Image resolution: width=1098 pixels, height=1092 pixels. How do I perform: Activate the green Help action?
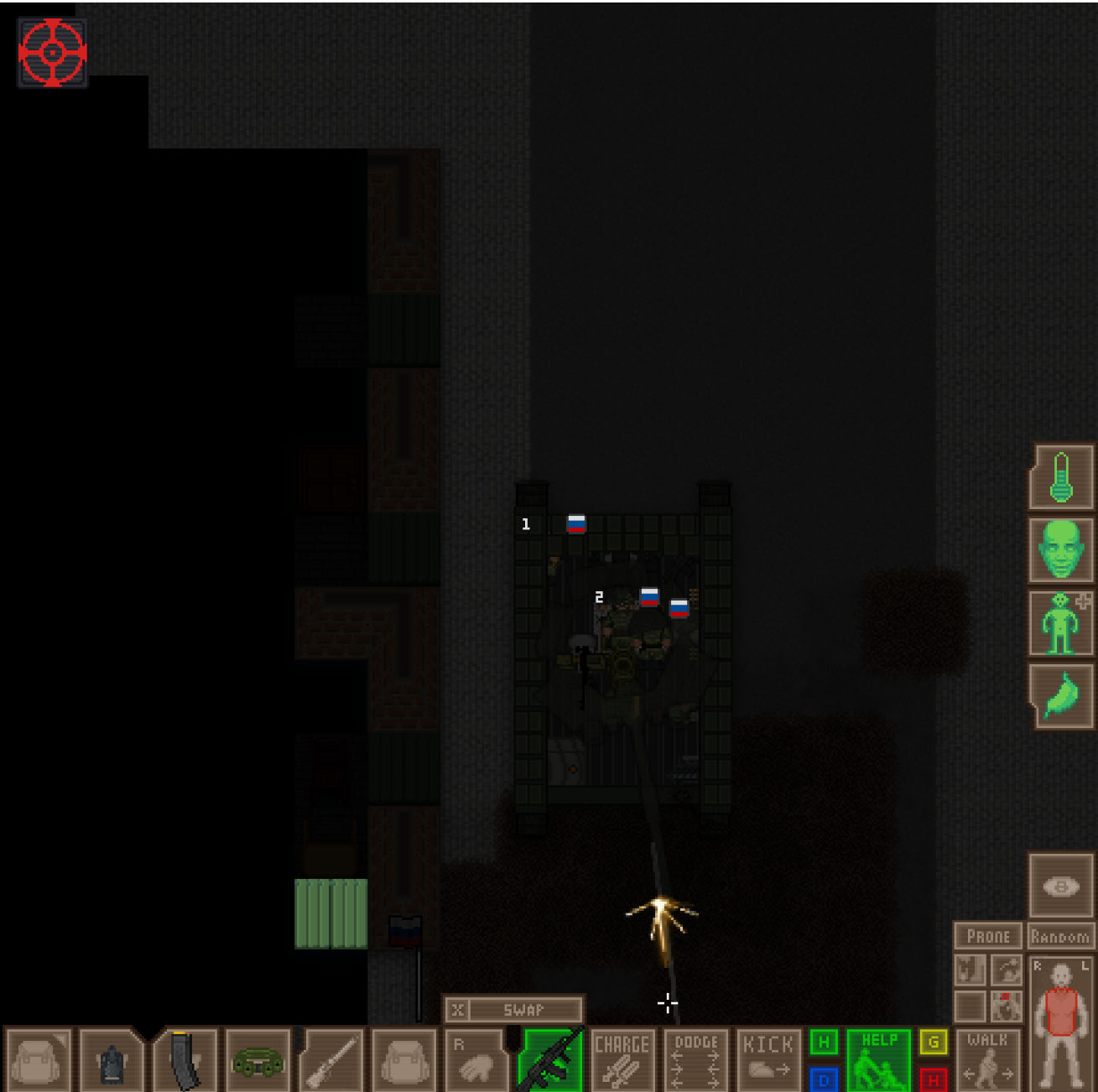pos(879,1059)
